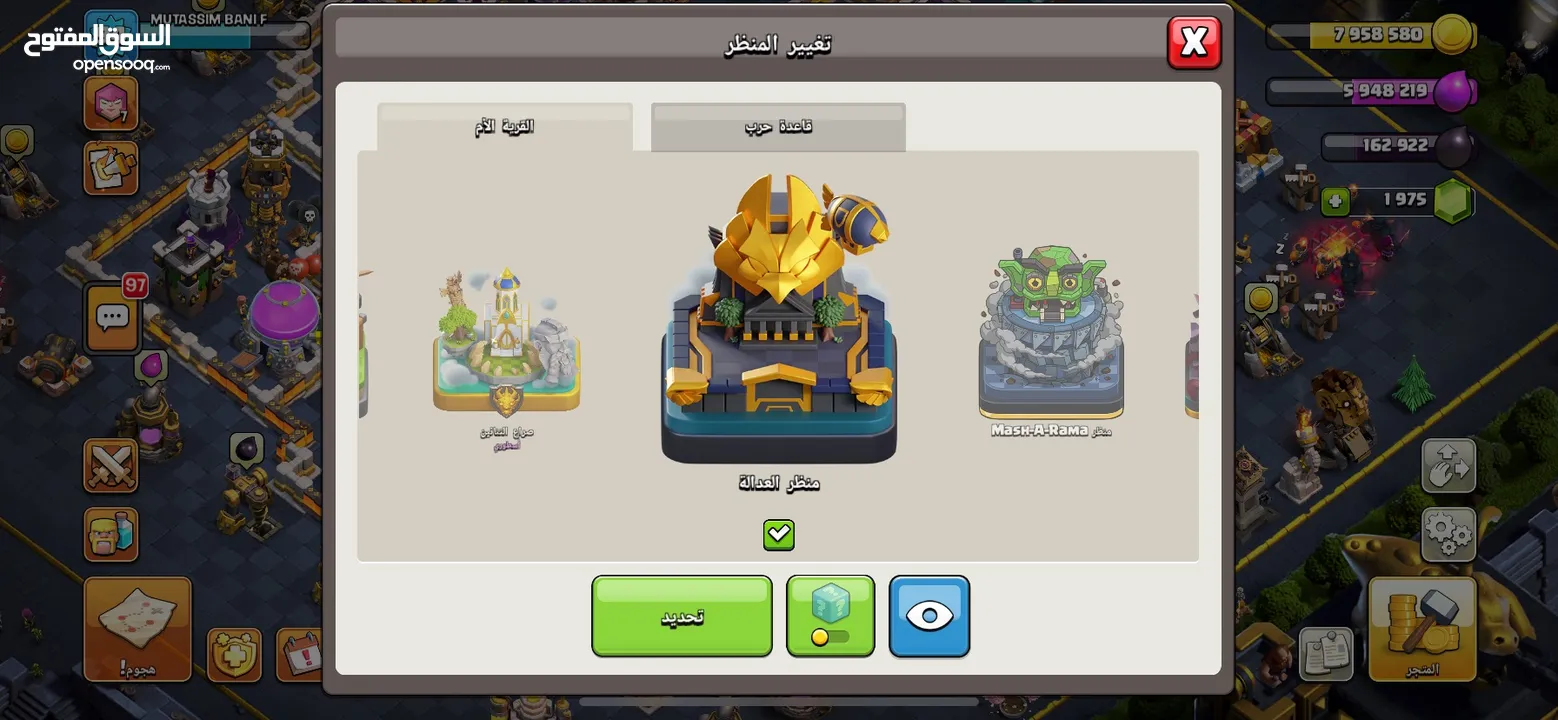The height and width of the screenshot is (720, 1558).
Task: Open the shield and plus icon
Action: point(234,655)
